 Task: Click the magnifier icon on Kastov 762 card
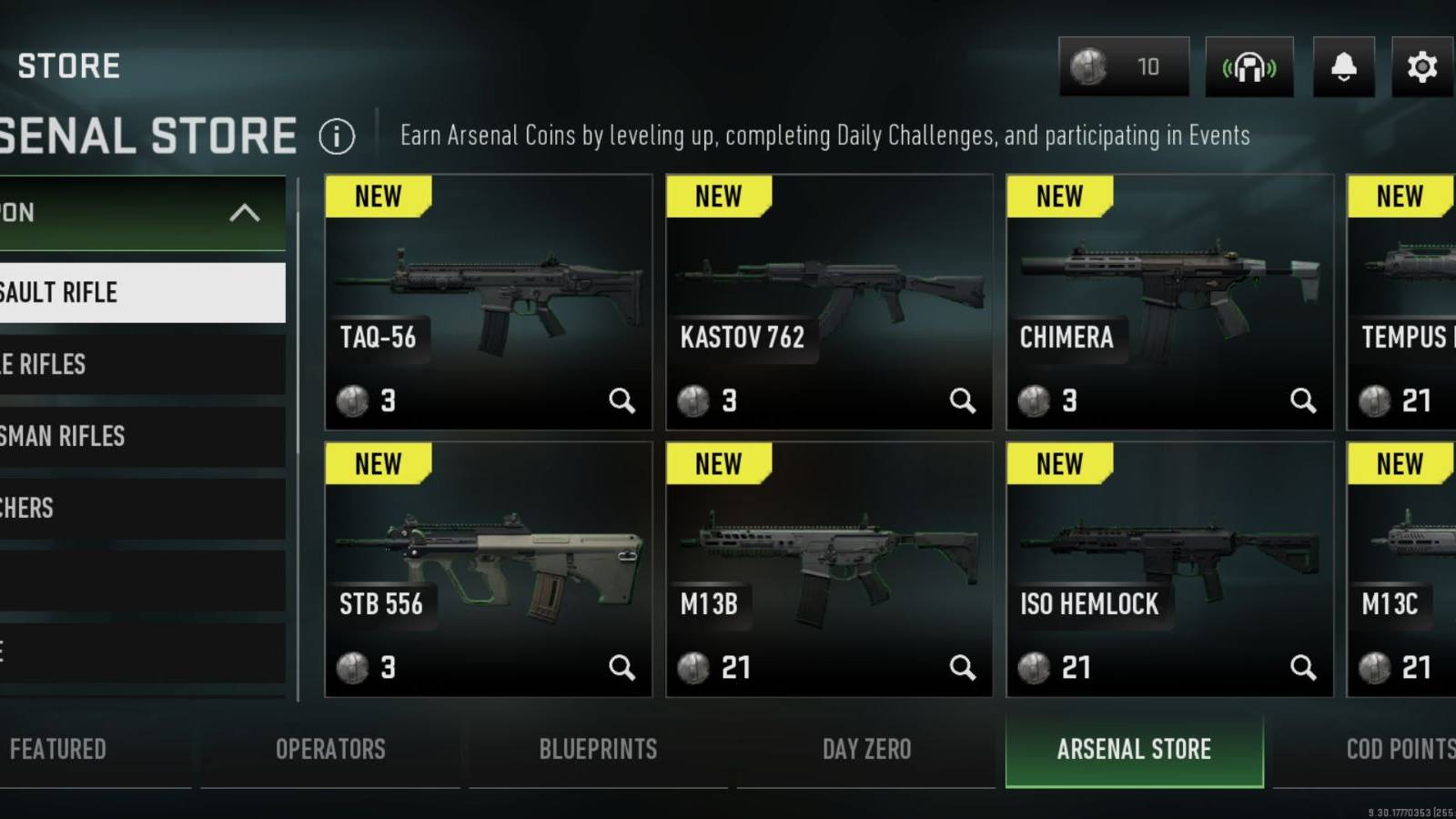tap(963, 400)
